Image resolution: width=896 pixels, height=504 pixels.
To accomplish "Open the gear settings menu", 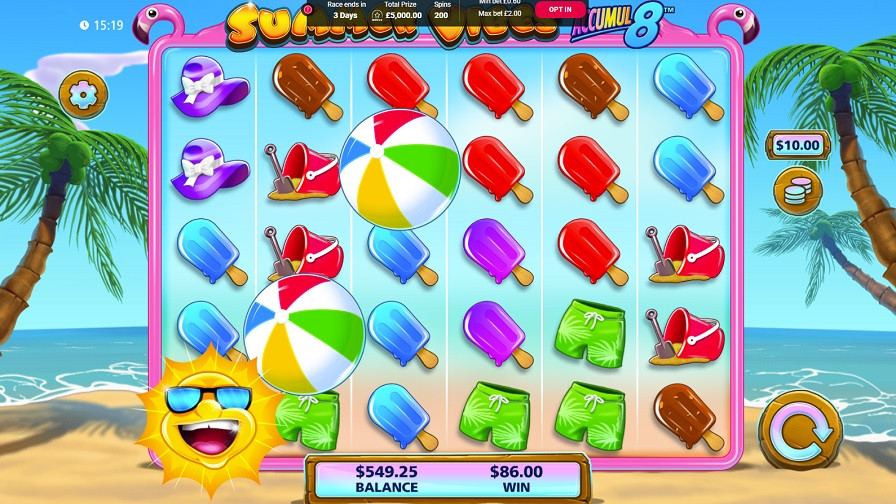I will (x=83, y=95).
